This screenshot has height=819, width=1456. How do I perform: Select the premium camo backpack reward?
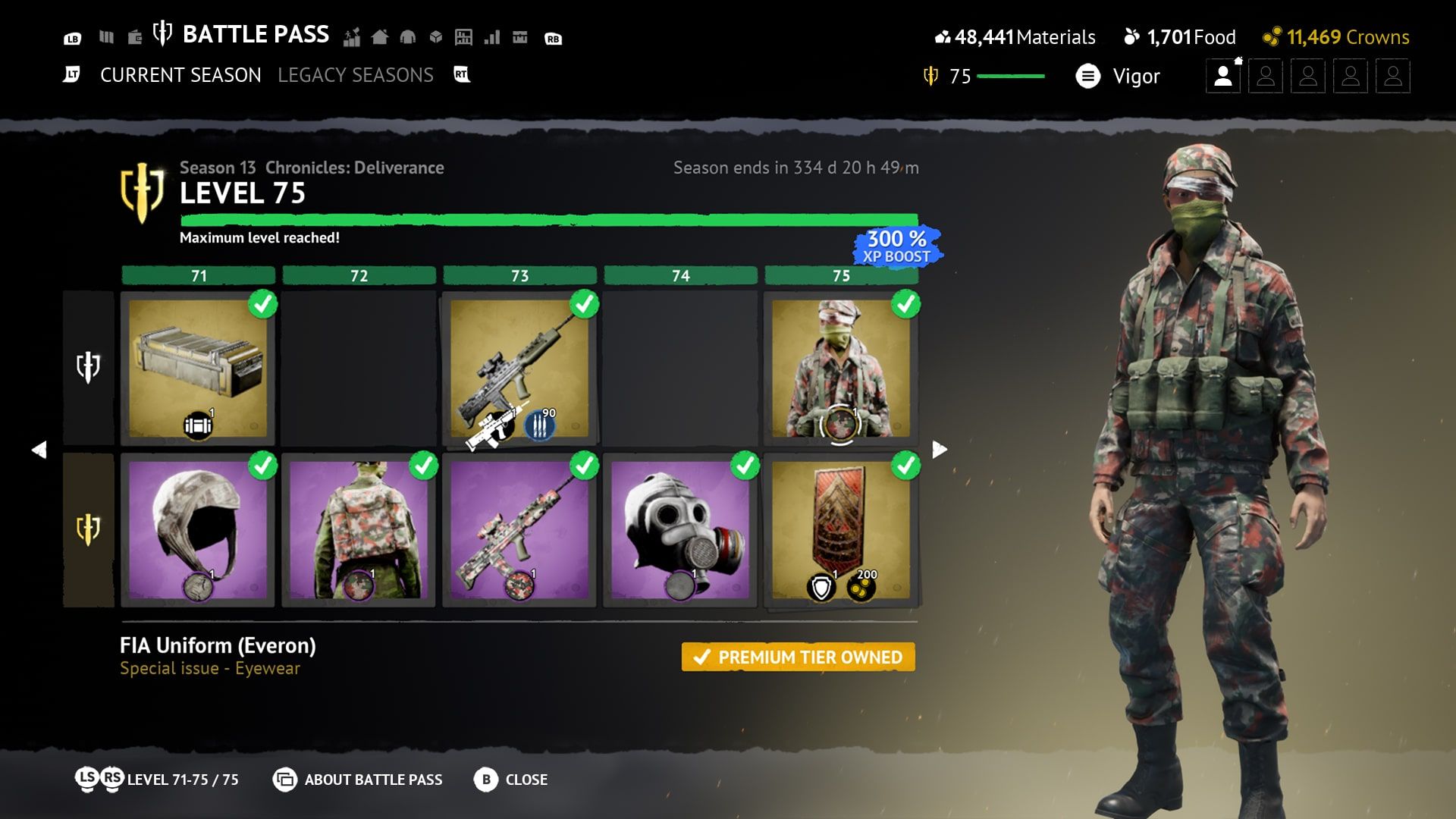(359, 530)
